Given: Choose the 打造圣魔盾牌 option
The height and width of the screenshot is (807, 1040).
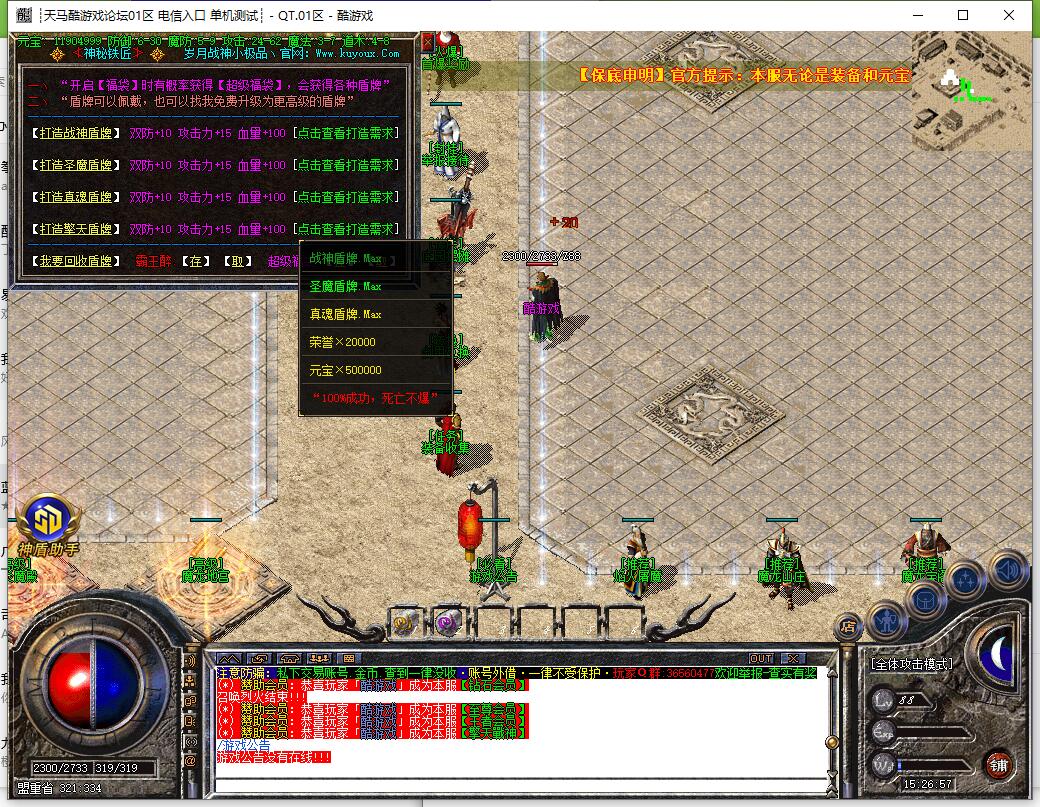Looking at the screenshot, I should tap(75, 165).
